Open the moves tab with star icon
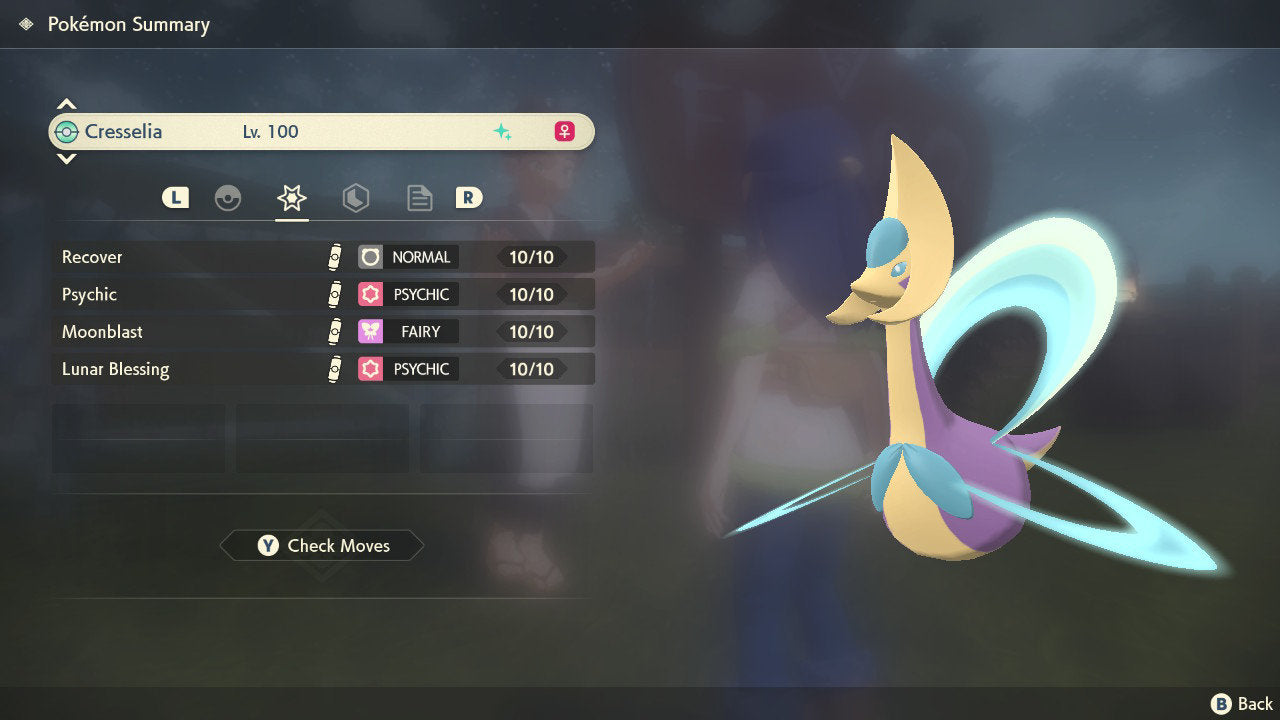Screen dimensions: 1280x720 click(291, 198)
